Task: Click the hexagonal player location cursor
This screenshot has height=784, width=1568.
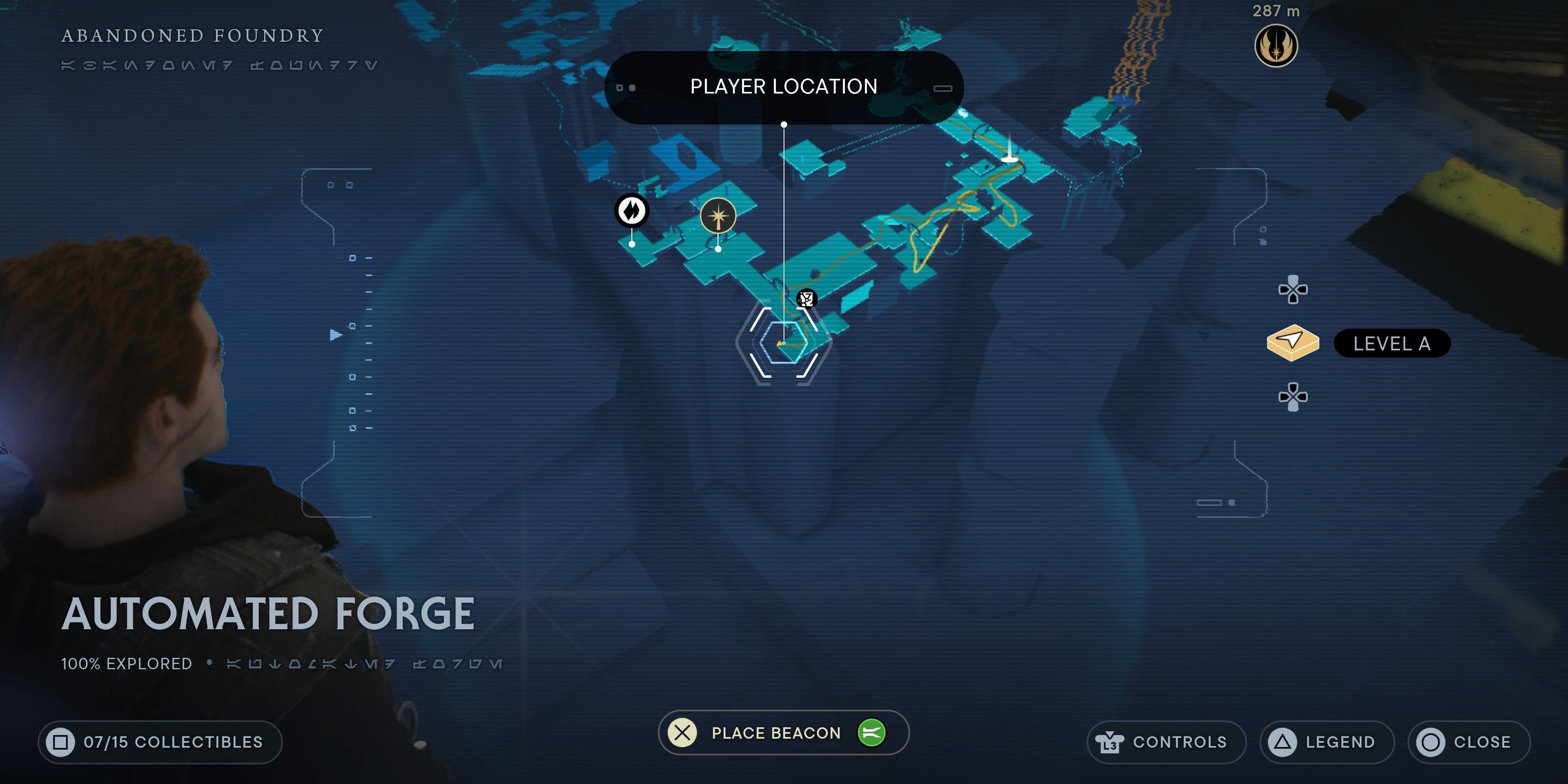Action: [784, 343]
